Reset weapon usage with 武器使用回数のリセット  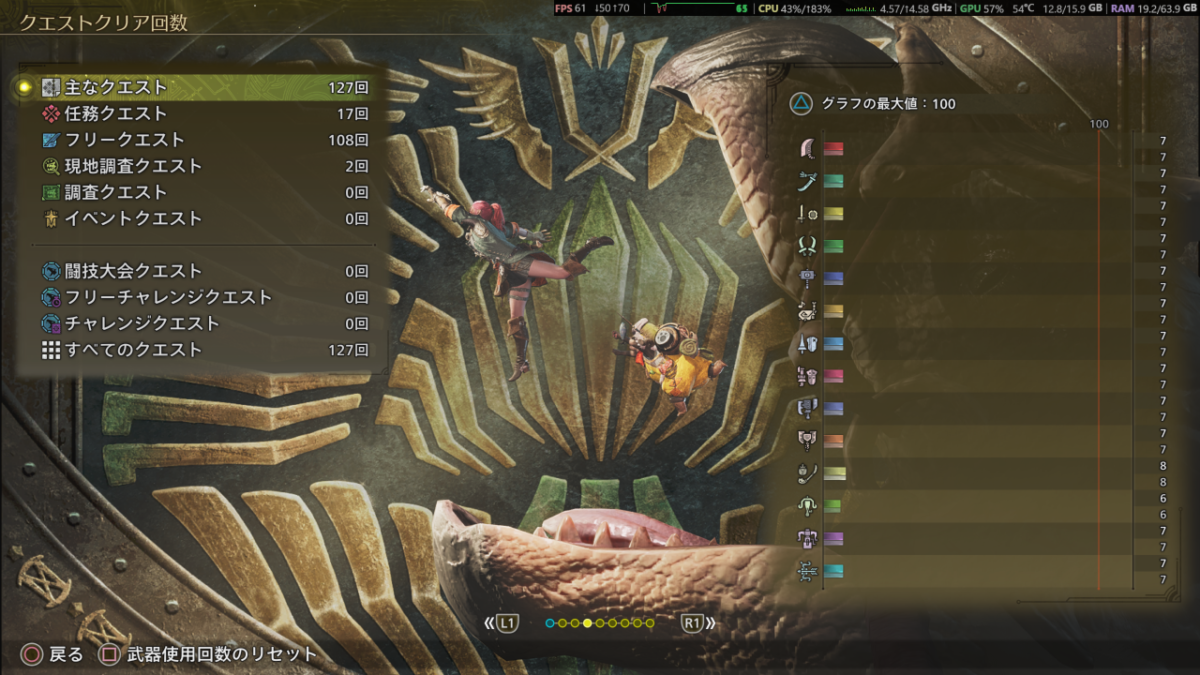pos(210,655)
